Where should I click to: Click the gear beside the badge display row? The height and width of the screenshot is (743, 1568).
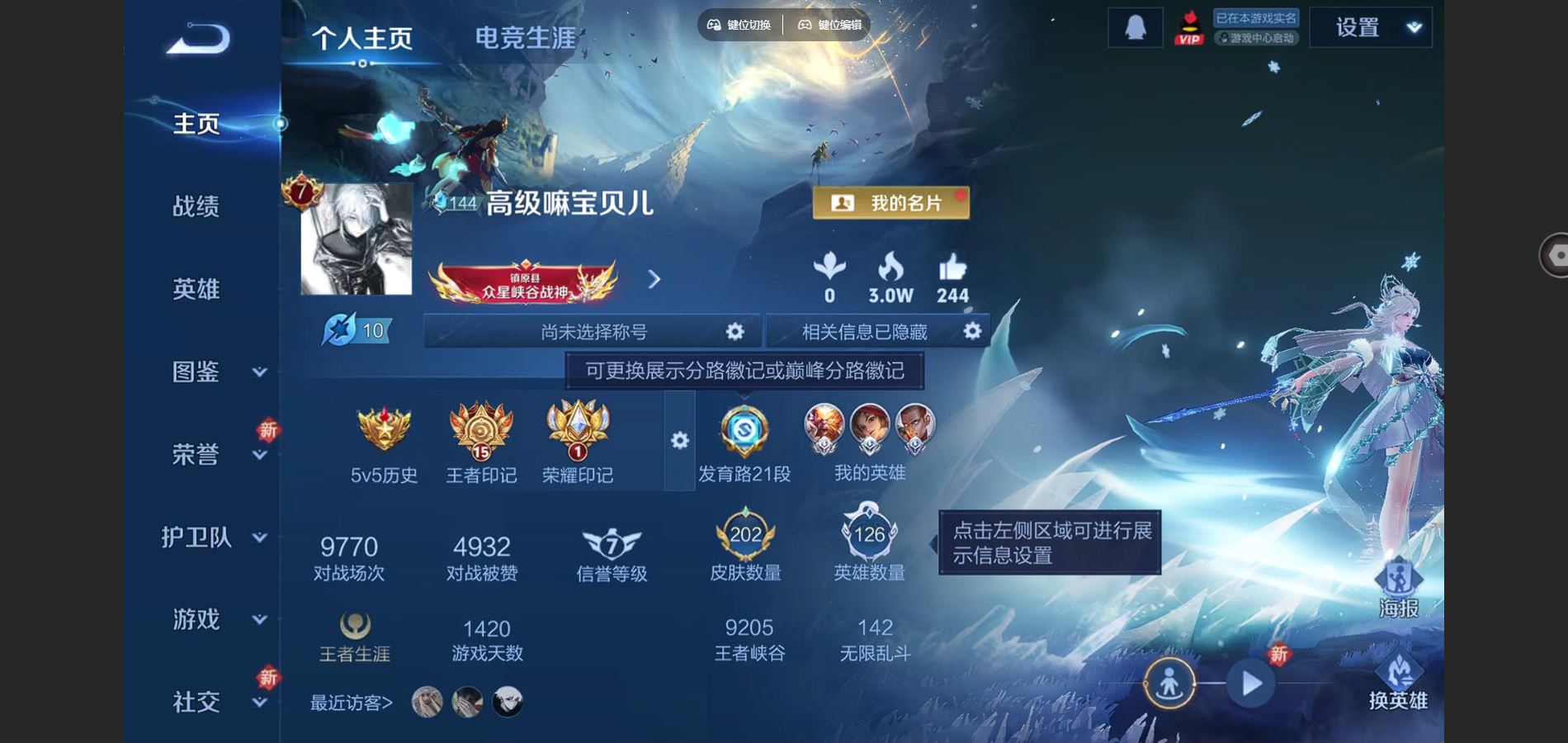coord(678,442)
